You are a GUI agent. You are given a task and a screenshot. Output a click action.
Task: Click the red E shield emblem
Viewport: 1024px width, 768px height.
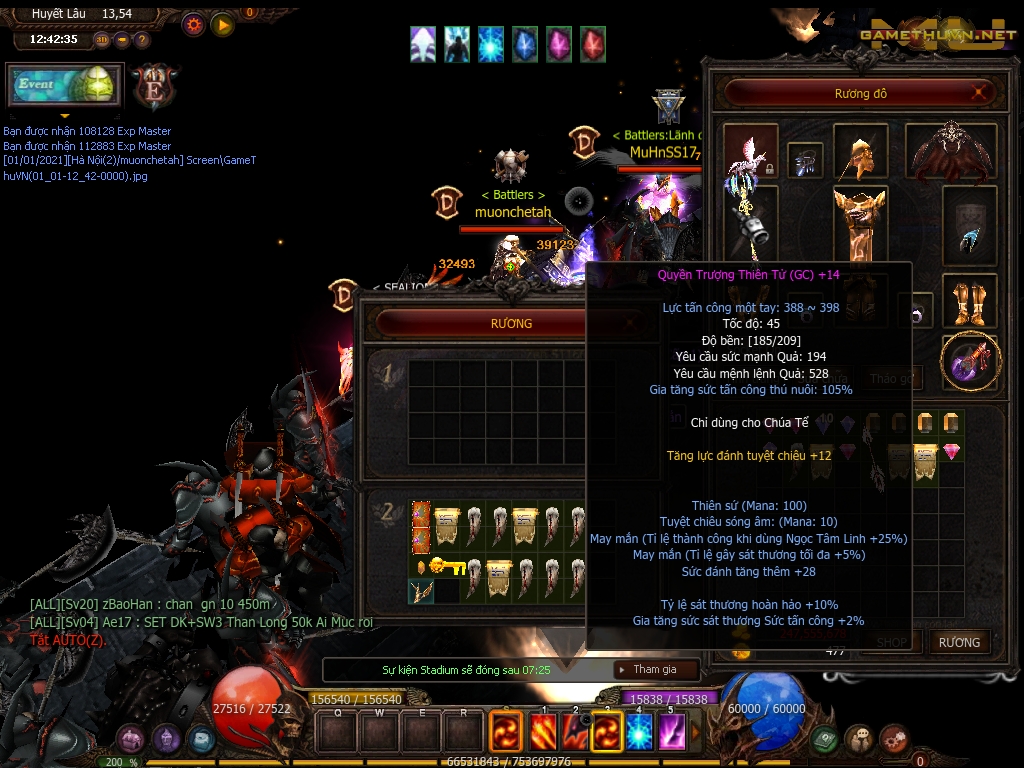(156, 85)
